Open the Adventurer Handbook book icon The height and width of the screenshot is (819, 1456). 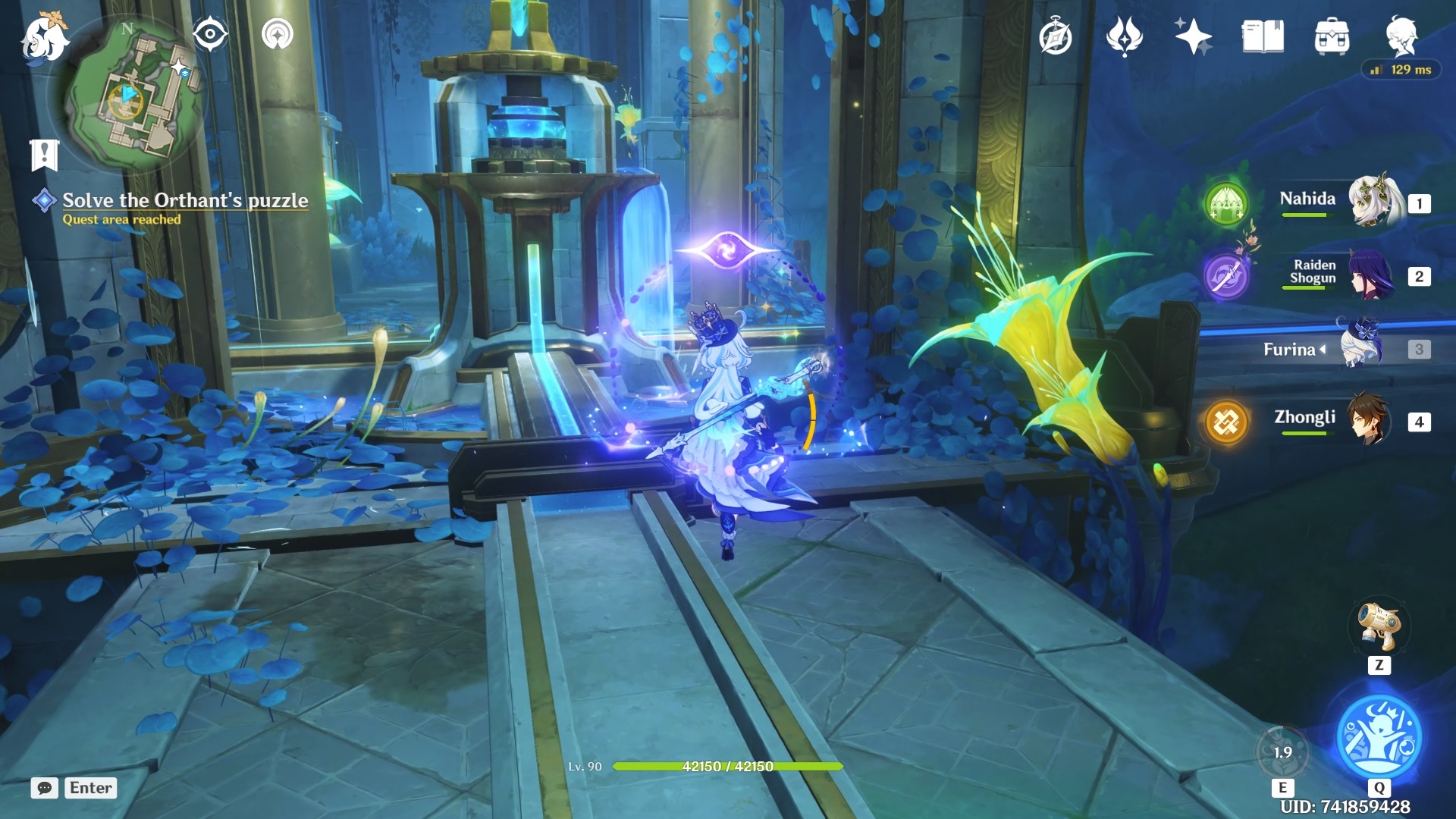[x=1263, y=36]
